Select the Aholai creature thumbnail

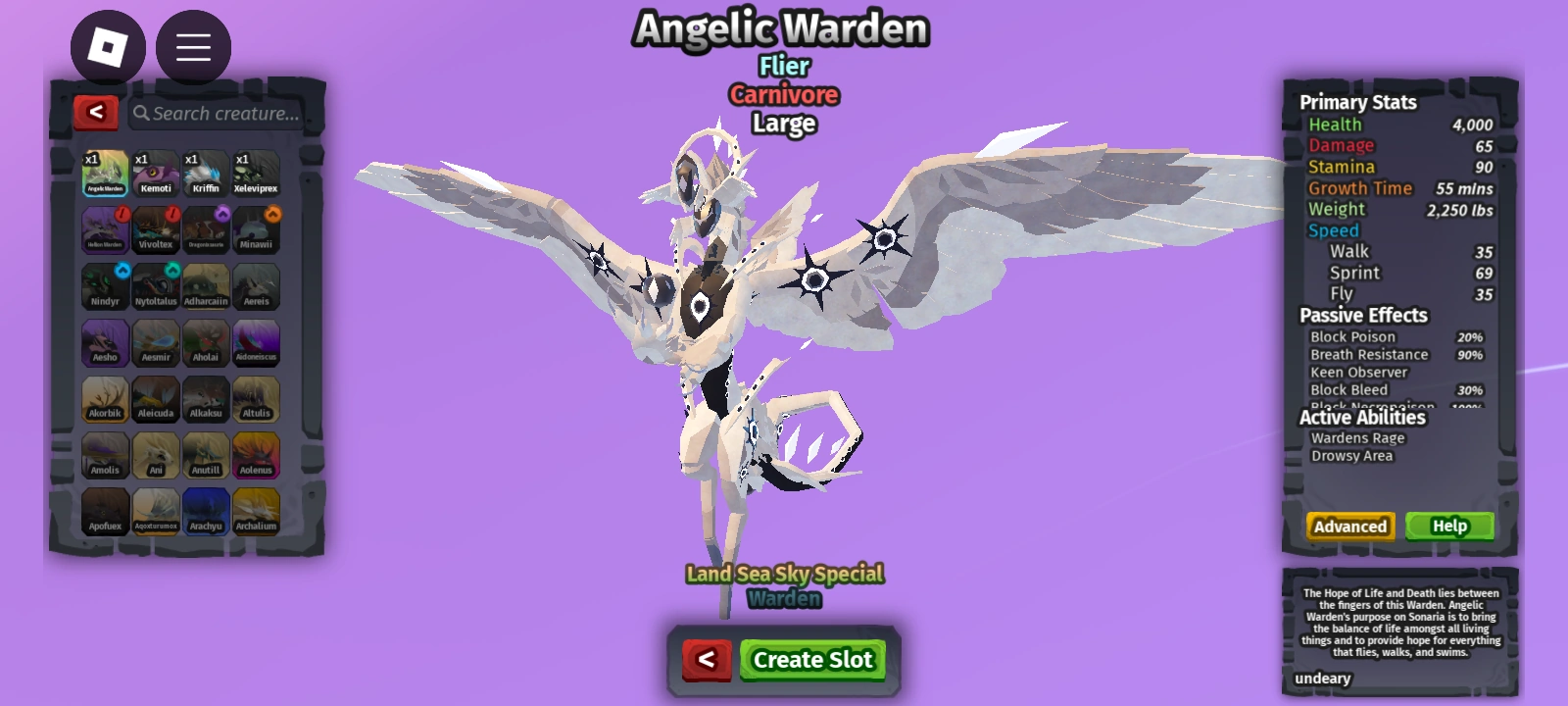coord(207,342)
